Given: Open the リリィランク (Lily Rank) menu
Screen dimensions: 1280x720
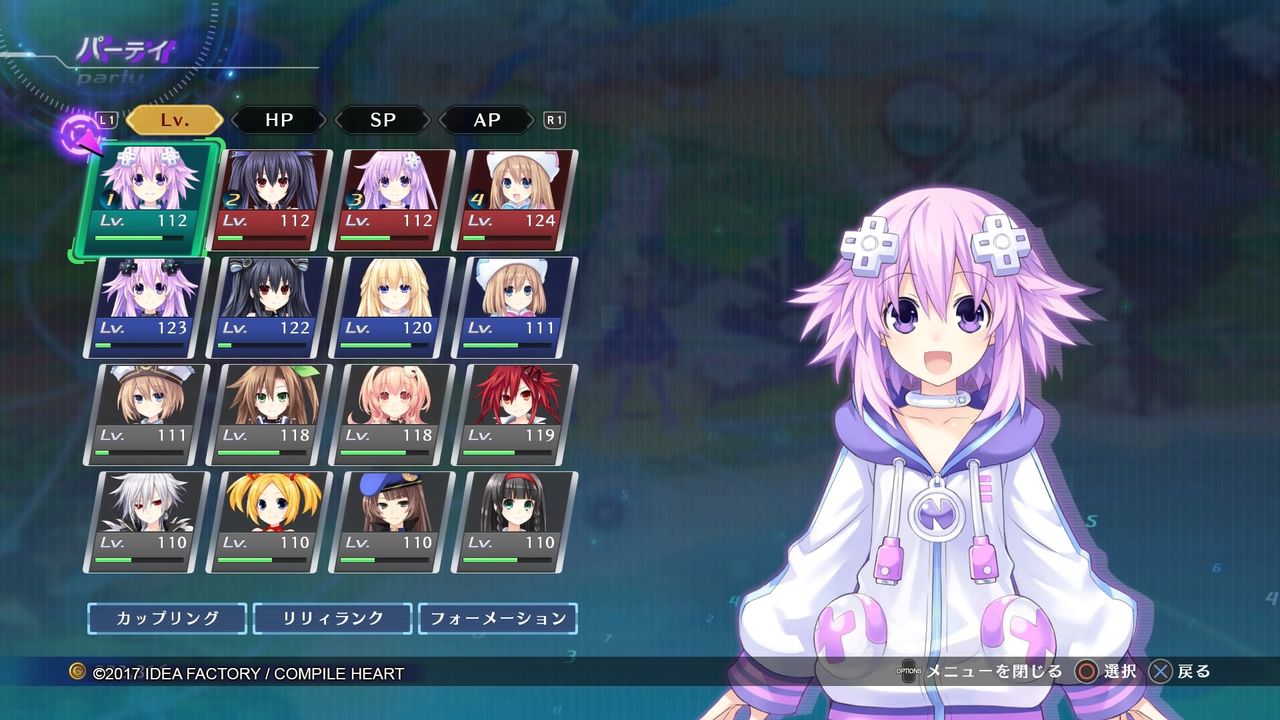Looking at the screenshot, I should coord(332,619).
